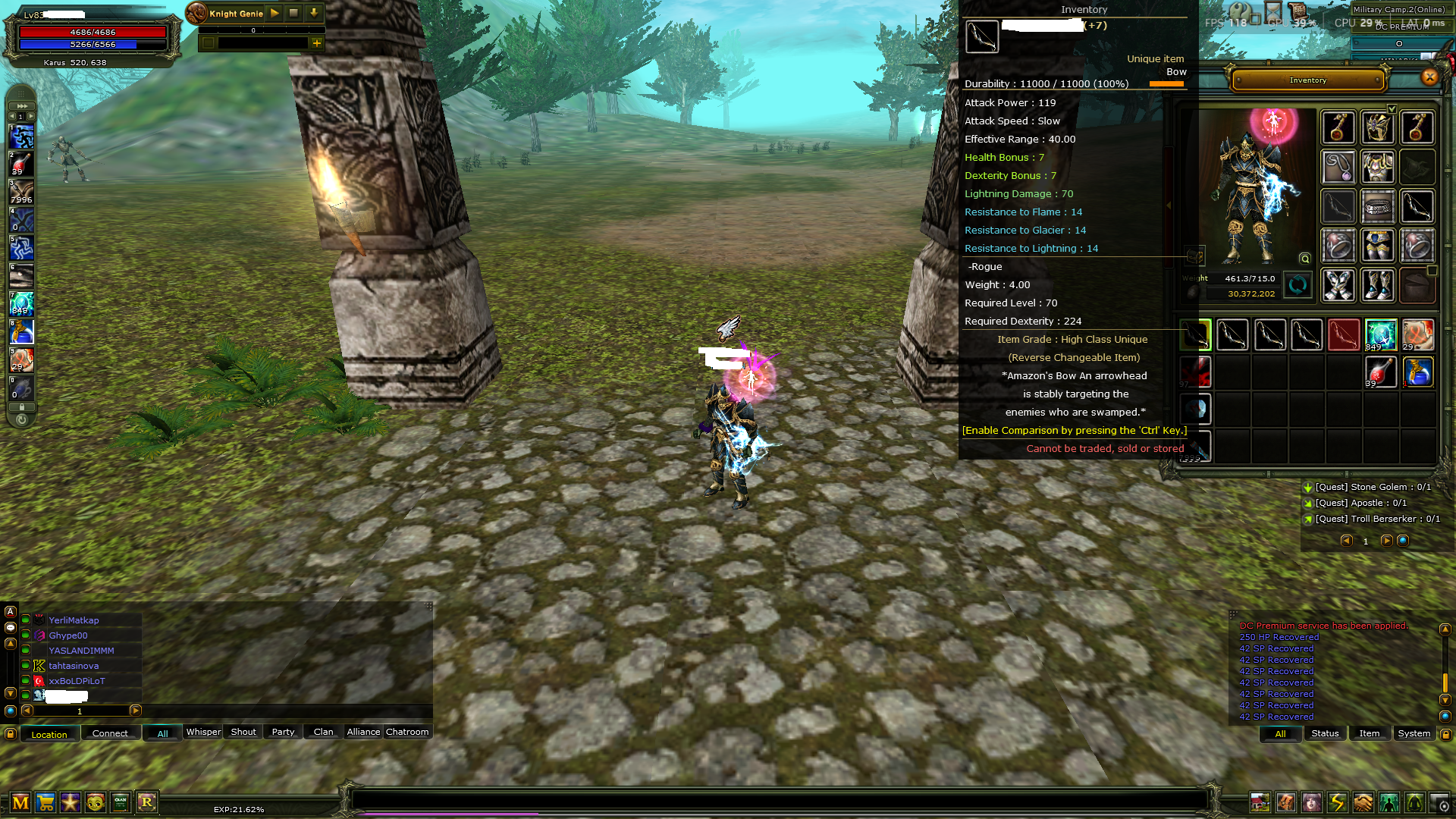The image size is (1456, 819).
Task: Open the handshake trade icon
Action: (1363, 802)
